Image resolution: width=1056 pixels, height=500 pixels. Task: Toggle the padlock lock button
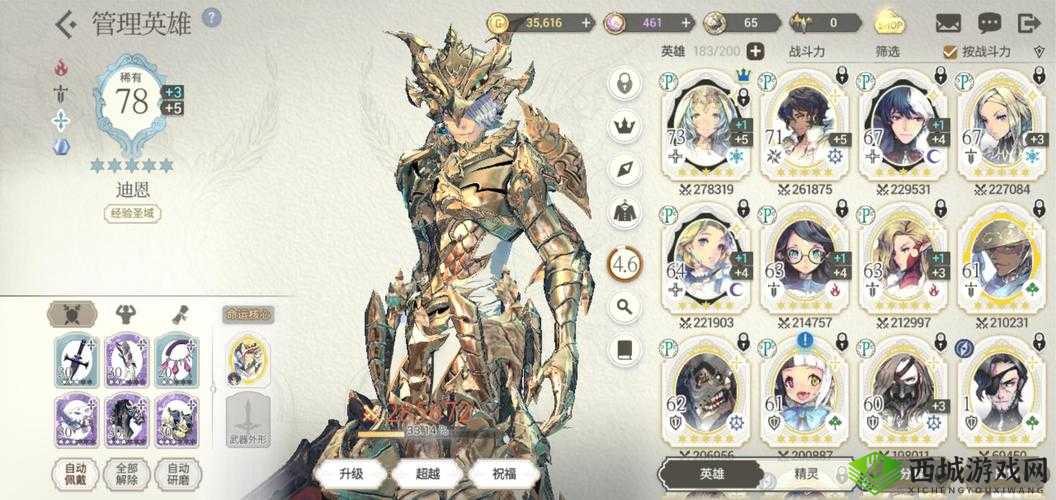tap(625, 84)
